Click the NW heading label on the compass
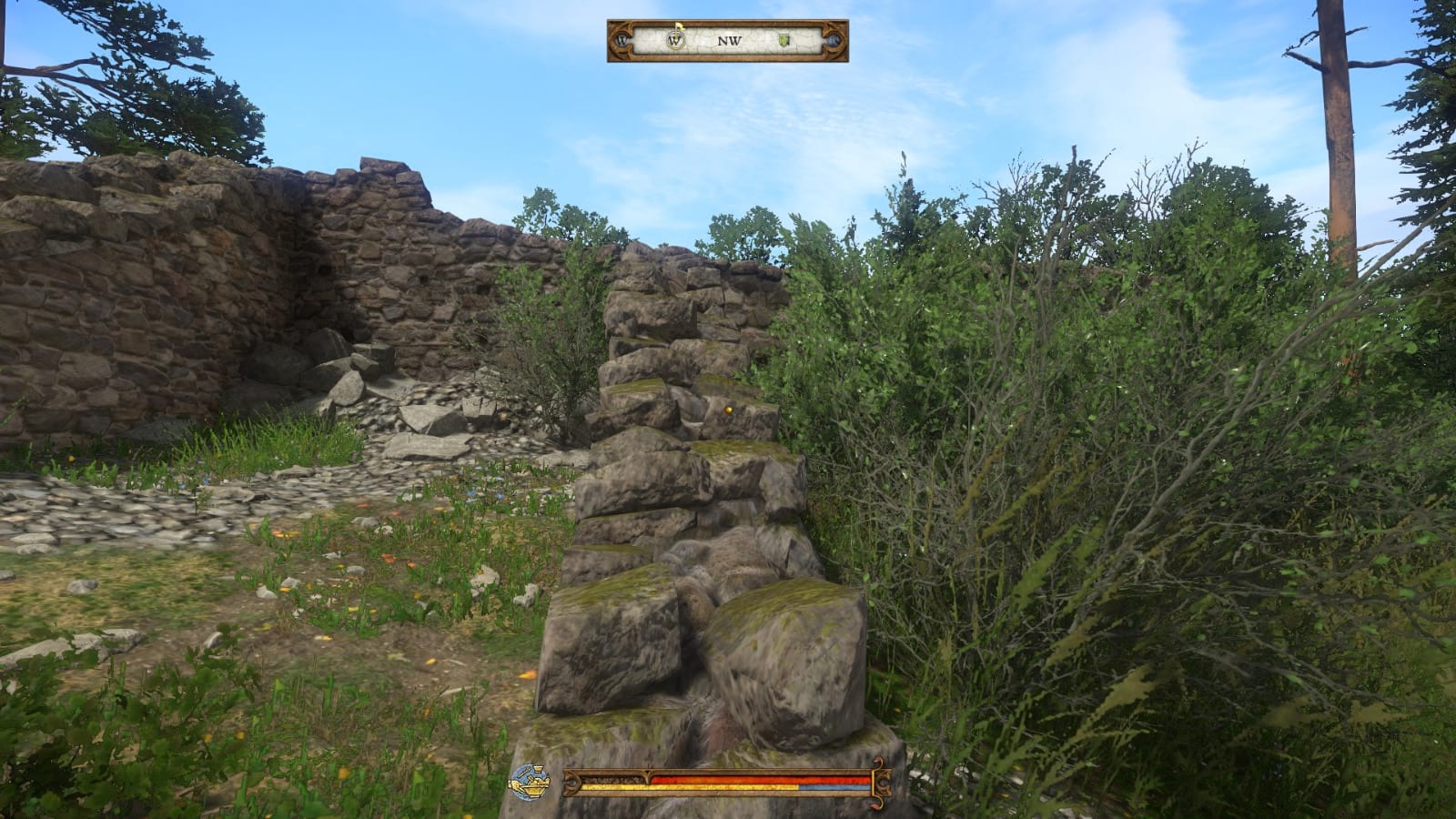The image size is (1456, 819). [x=728, y=39]
